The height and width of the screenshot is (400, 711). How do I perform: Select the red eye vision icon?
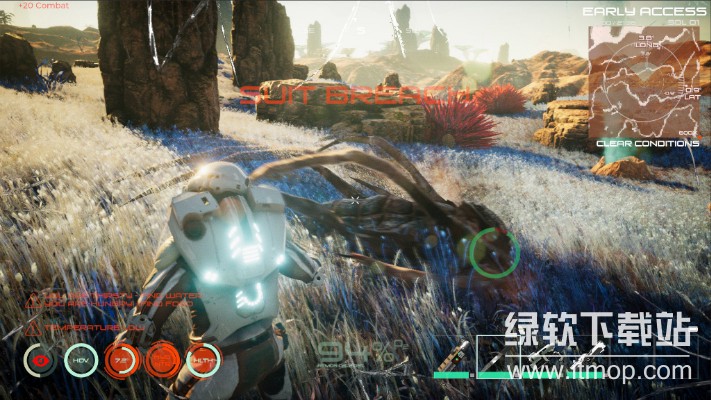tap(39, 360)
